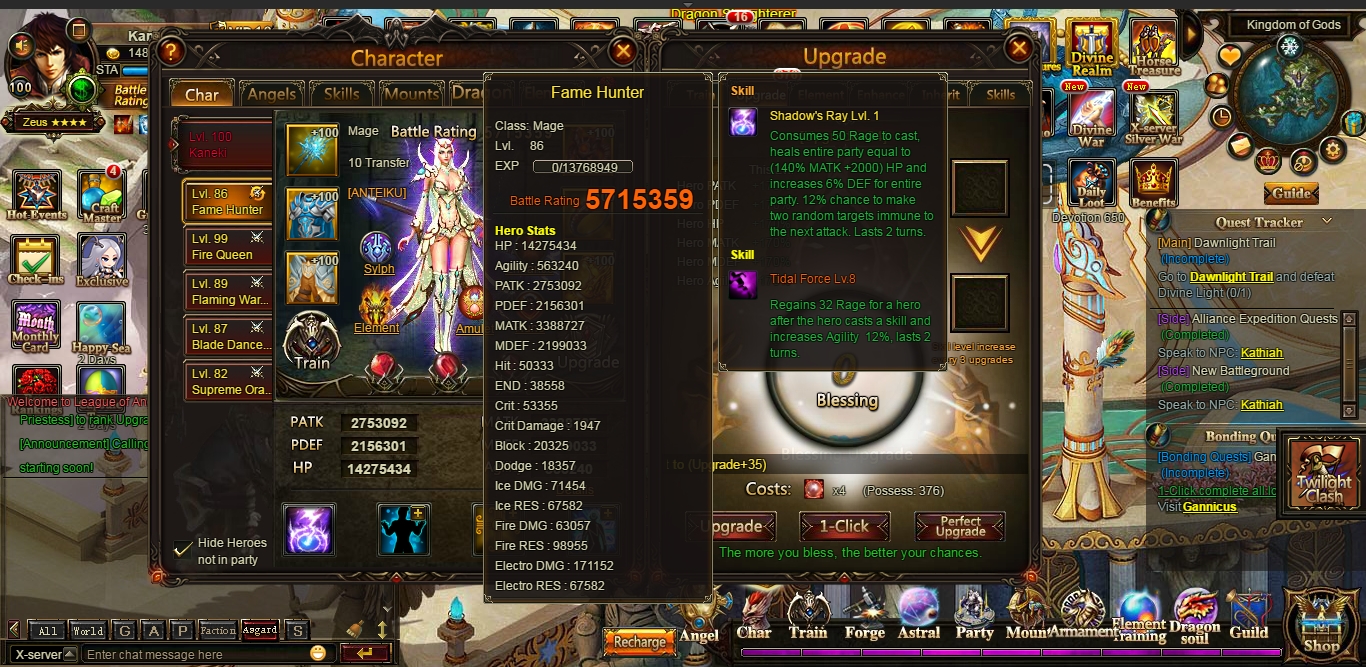This screenshot has height=667, width=1366.
Task: Open the Hot Events icon
Action: click(x=37, y=195)
